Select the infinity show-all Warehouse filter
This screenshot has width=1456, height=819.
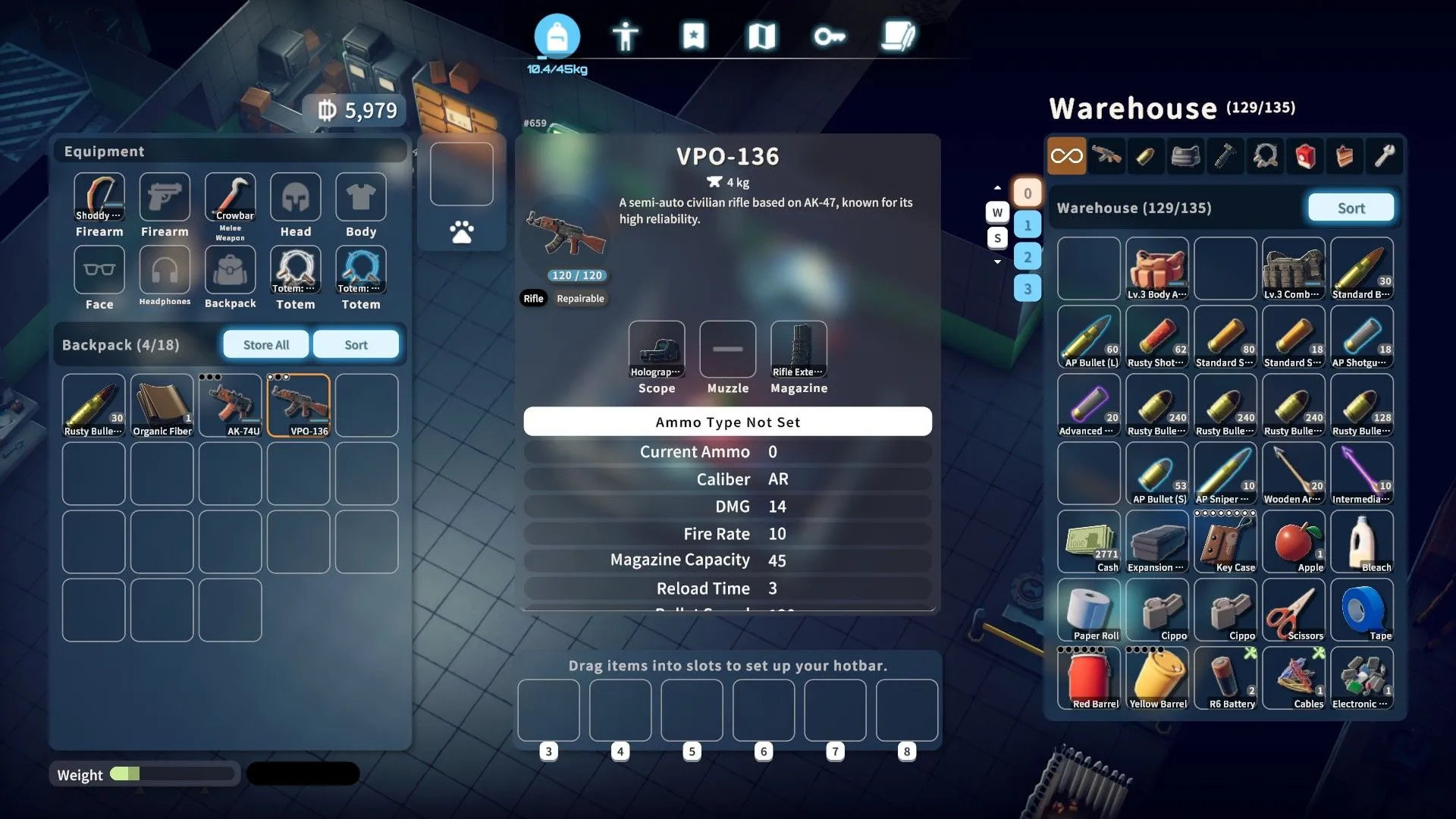tap(1067, 155)
